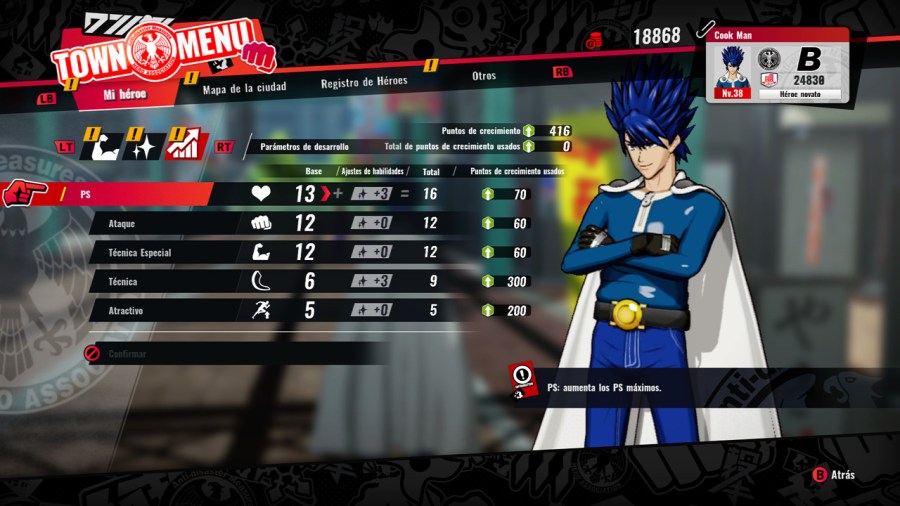Switch to the Mi héroe tab

pyautogui.click(x=124, y=94)
